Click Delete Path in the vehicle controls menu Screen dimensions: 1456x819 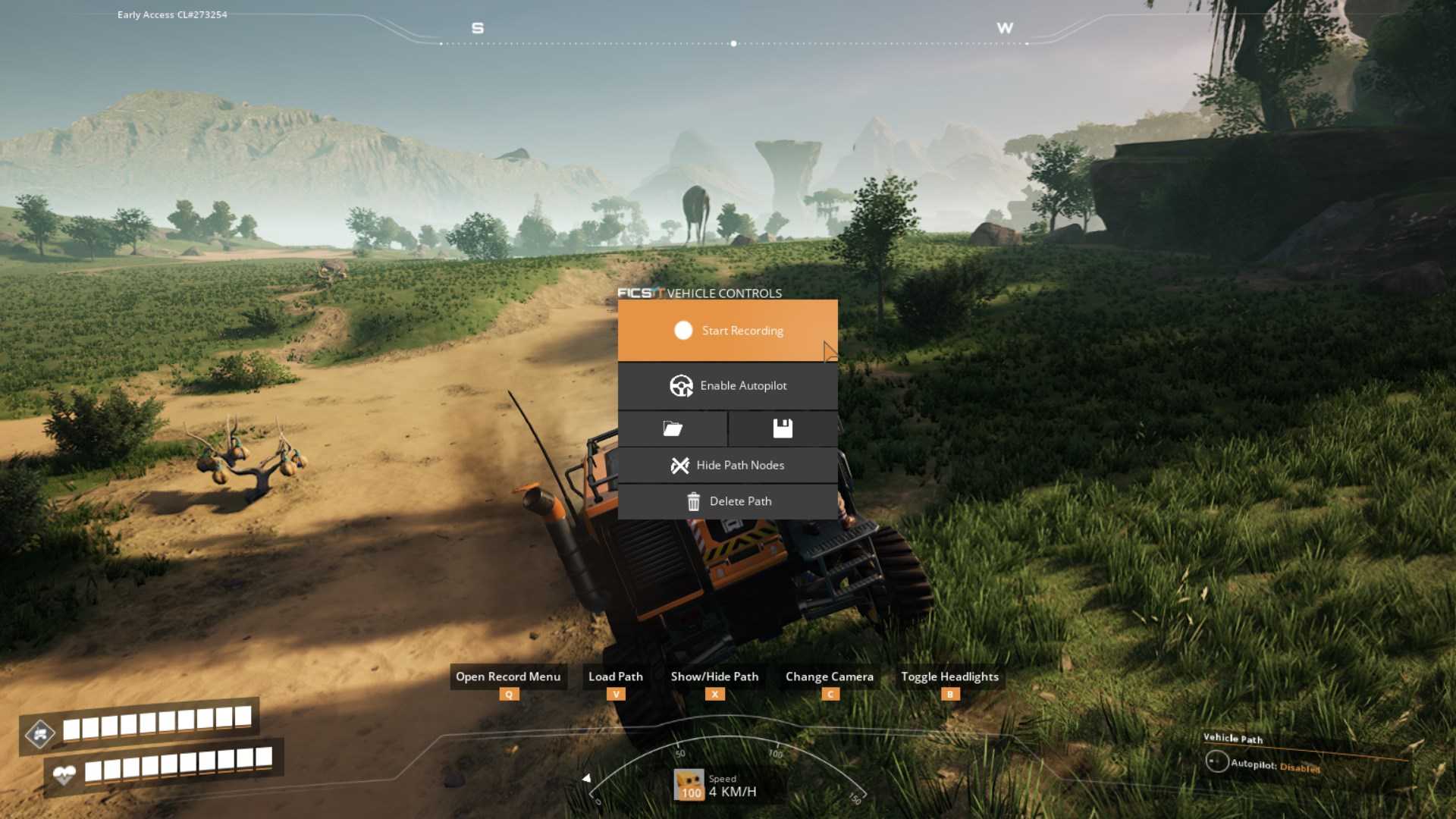coord(739,500)
